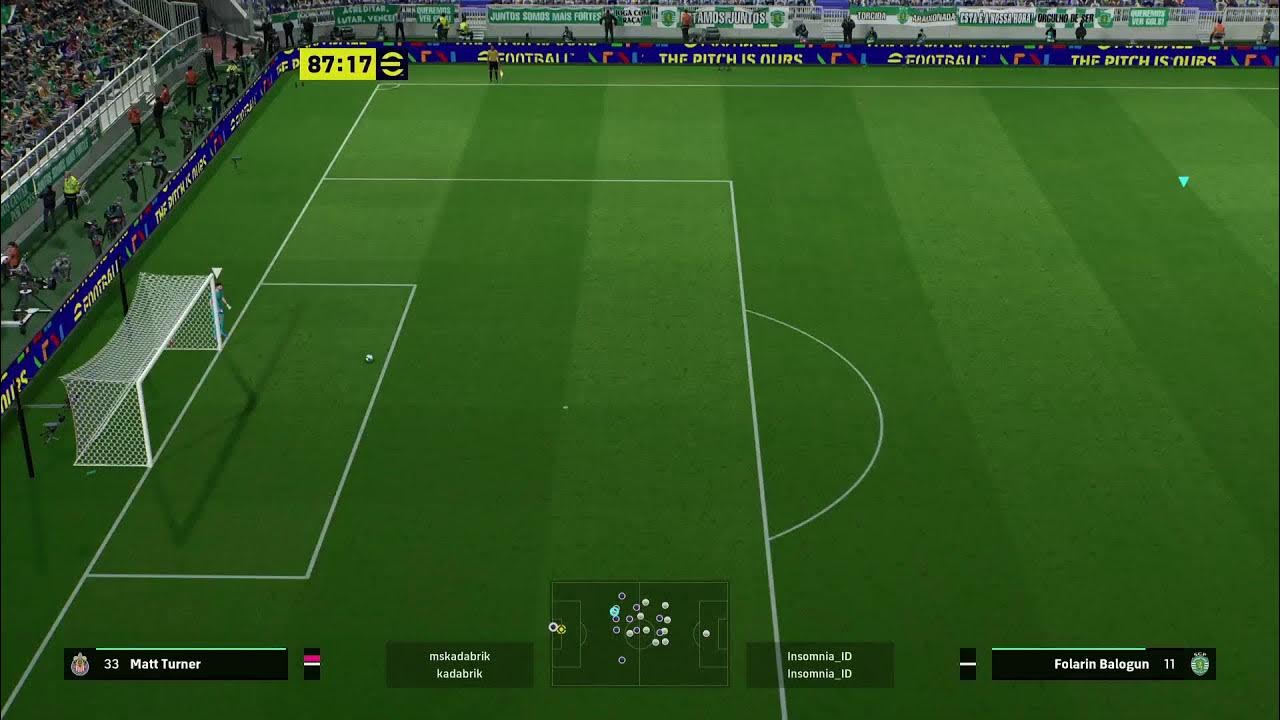Image resolution: width=1280 pixels, height=720 pixels.
Task: Click the Insomnia_ID user name plate
Action: coord(819,665)
